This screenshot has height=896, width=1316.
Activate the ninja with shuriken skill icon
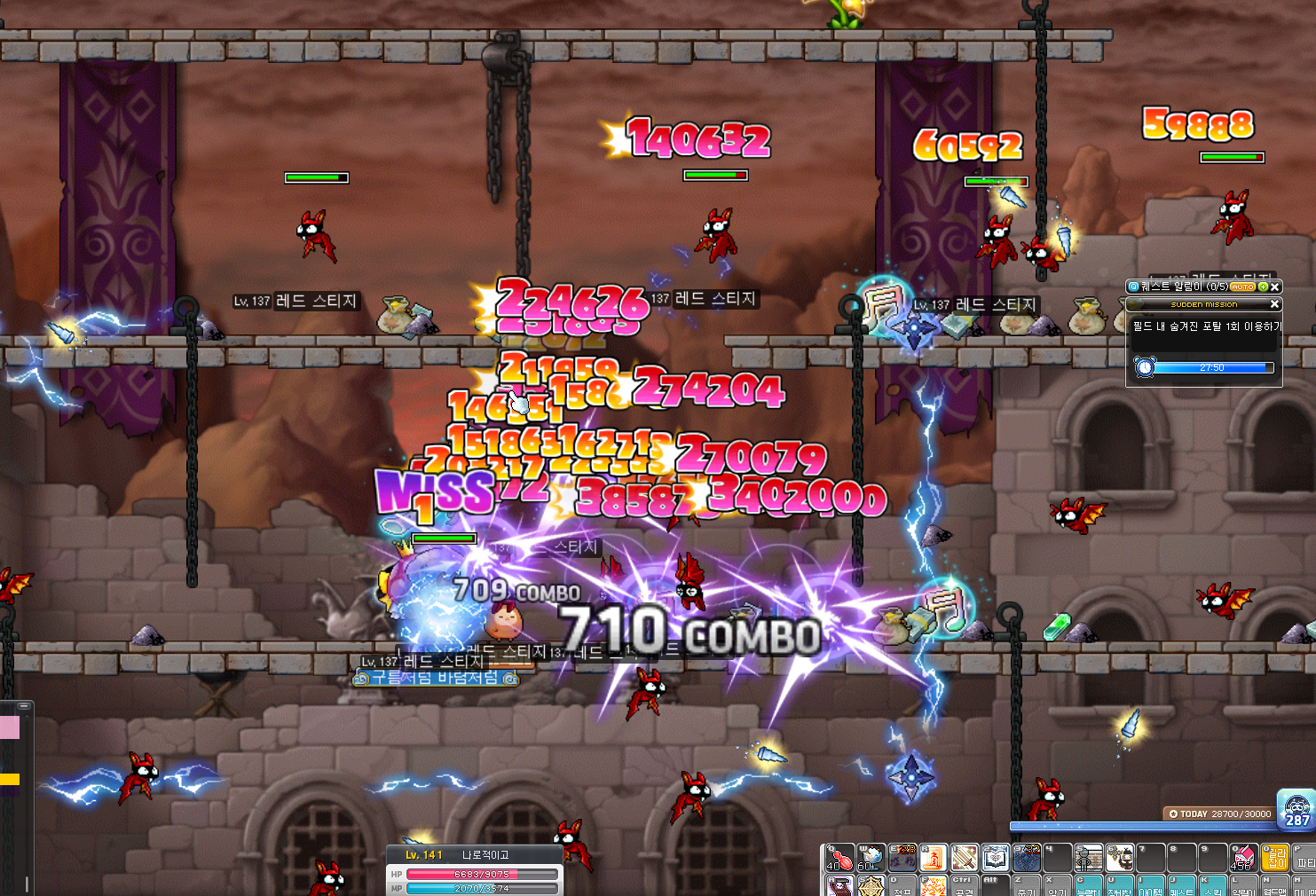click(1119, 857)
